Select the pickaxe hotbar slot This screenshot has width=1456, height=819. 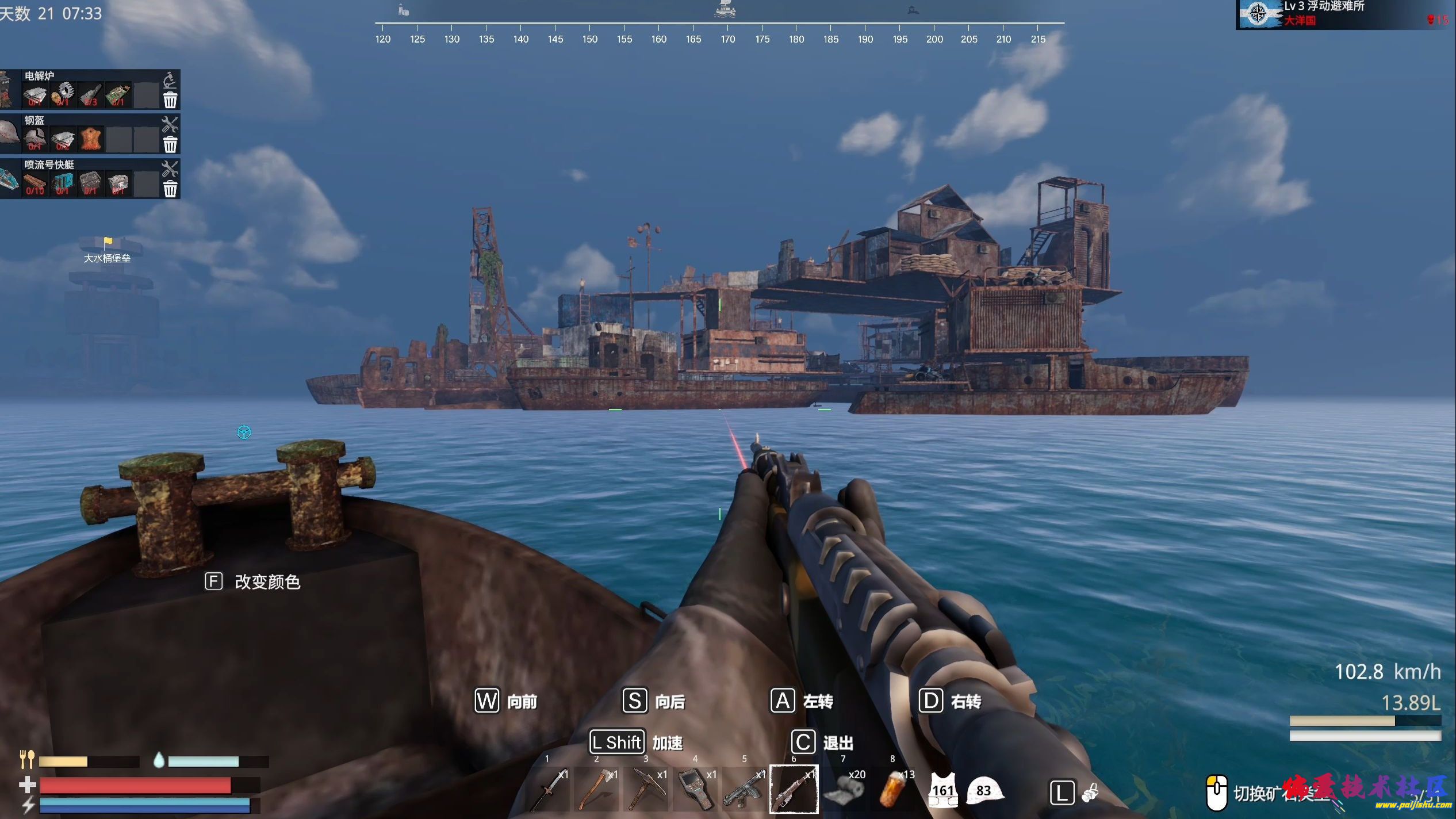click(x=646, y=790)
